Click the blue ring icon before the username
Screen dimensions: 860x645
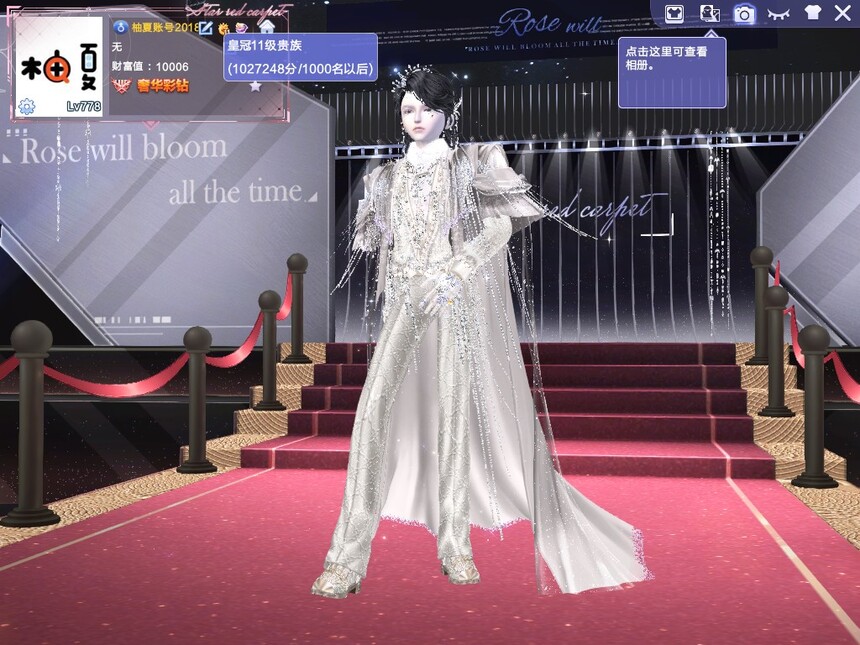(x=120, y=27)
